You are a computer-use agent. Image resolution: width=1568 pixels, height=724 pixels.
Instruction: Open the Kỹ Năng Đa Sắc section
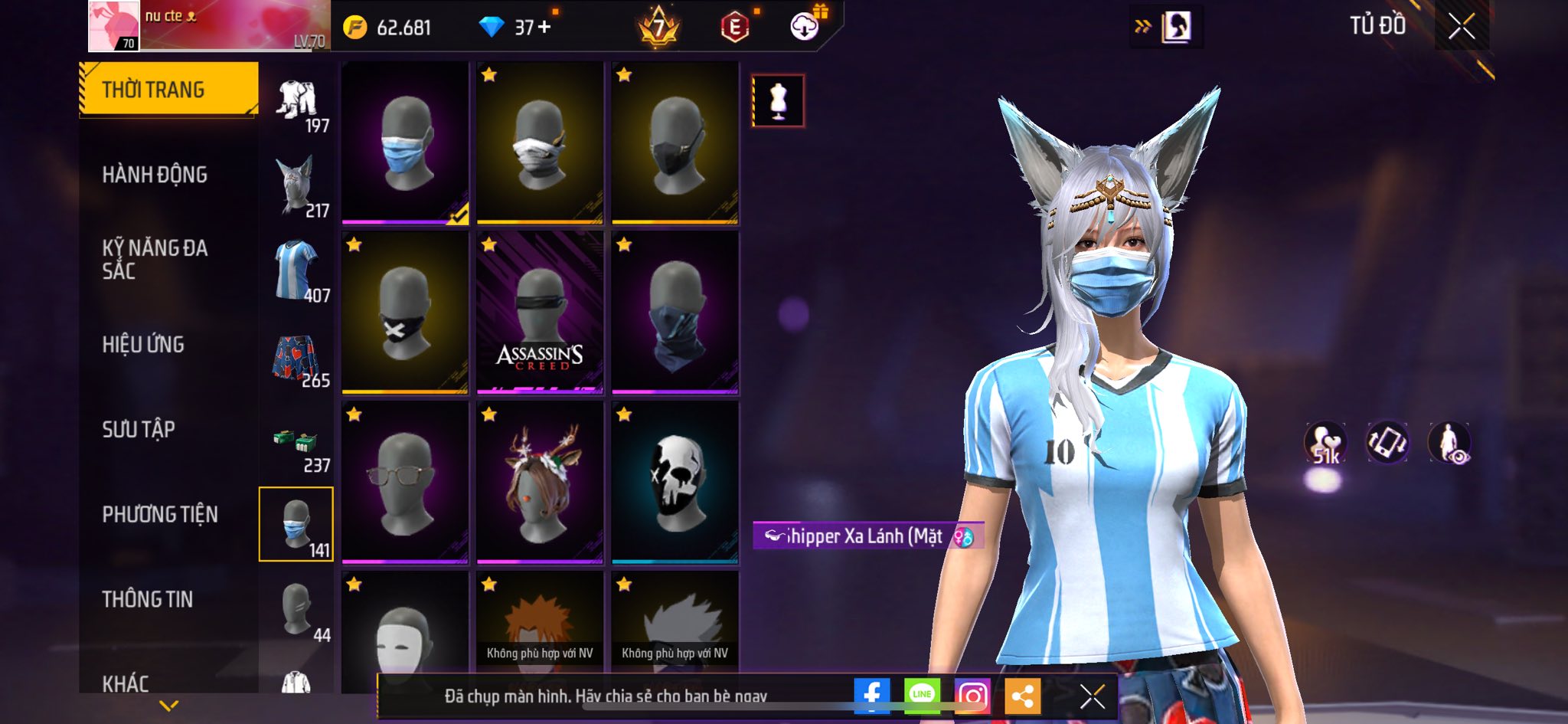pos(155,259)
